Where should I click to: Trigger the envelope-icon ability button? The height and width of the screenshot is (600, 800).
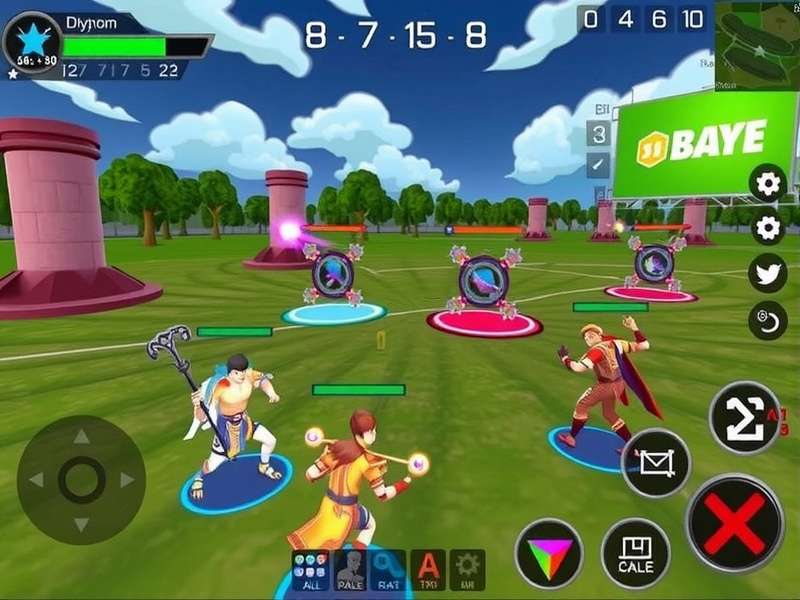[656, 462]
